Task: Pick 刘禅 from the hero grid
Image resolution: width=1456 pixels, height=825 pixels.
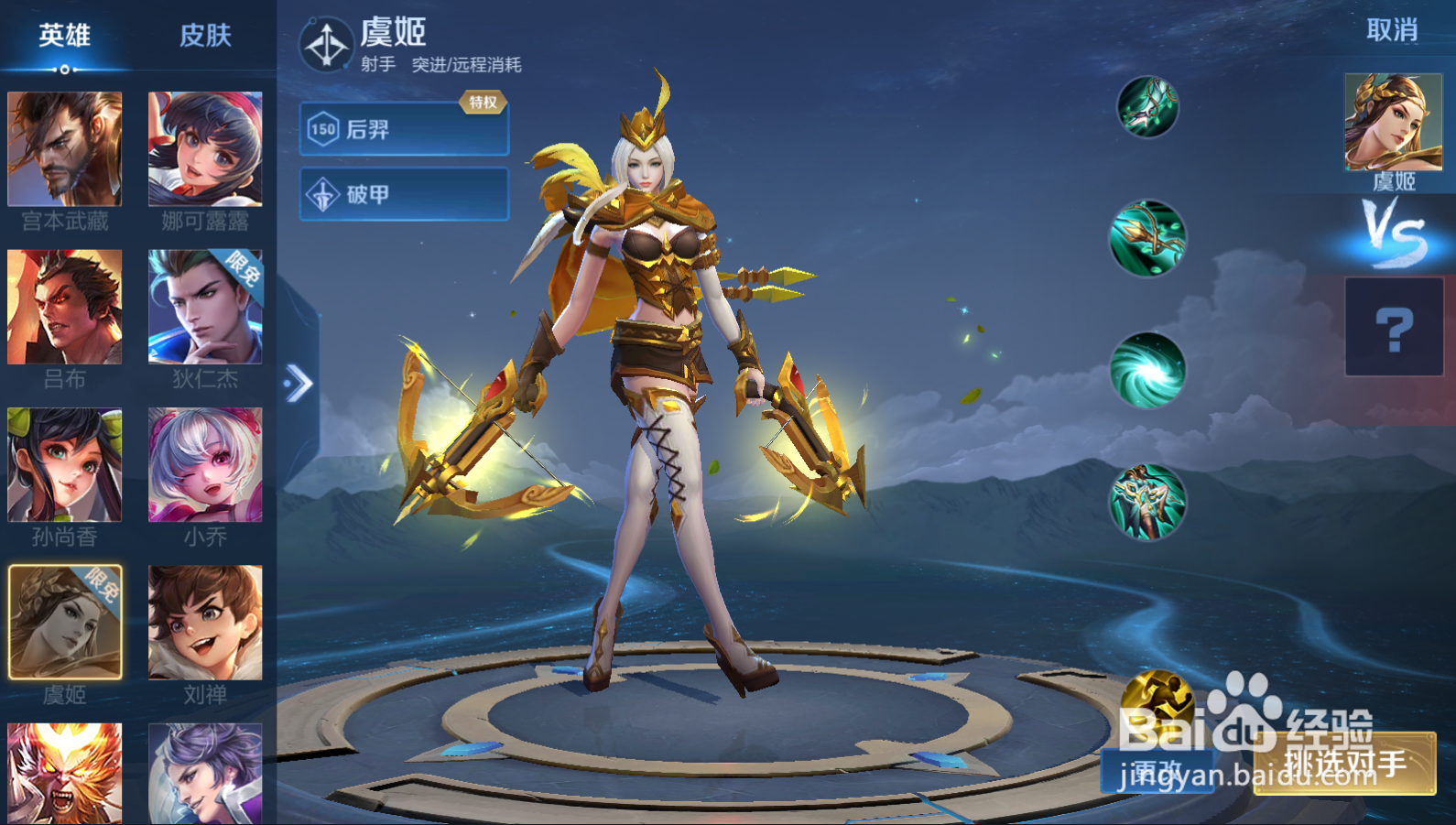Action: pyautogui.click(x=205, y=623)
